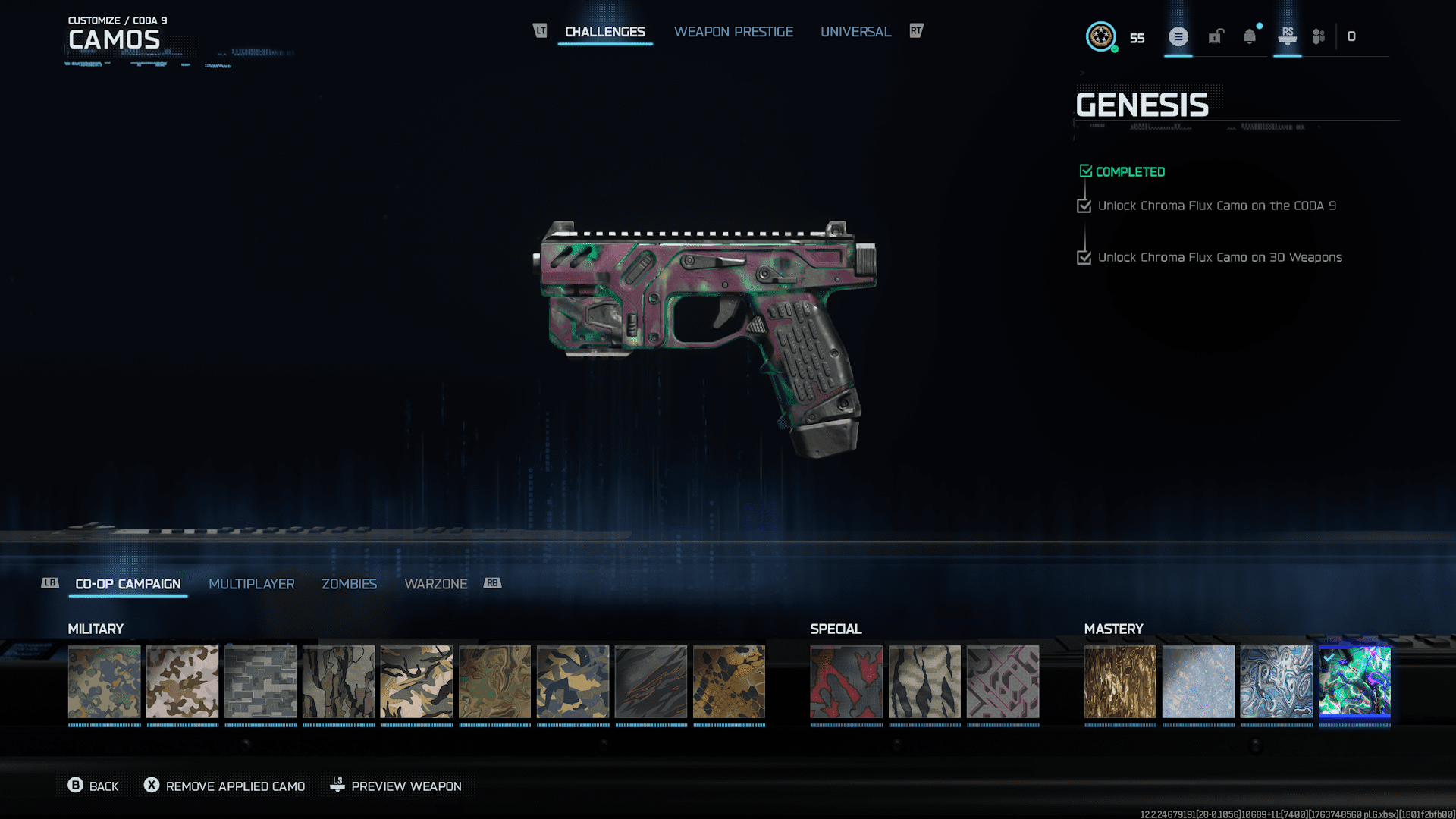Open the Universal camos tab
The image size is (1456, 819).
(x=855, y=32)
